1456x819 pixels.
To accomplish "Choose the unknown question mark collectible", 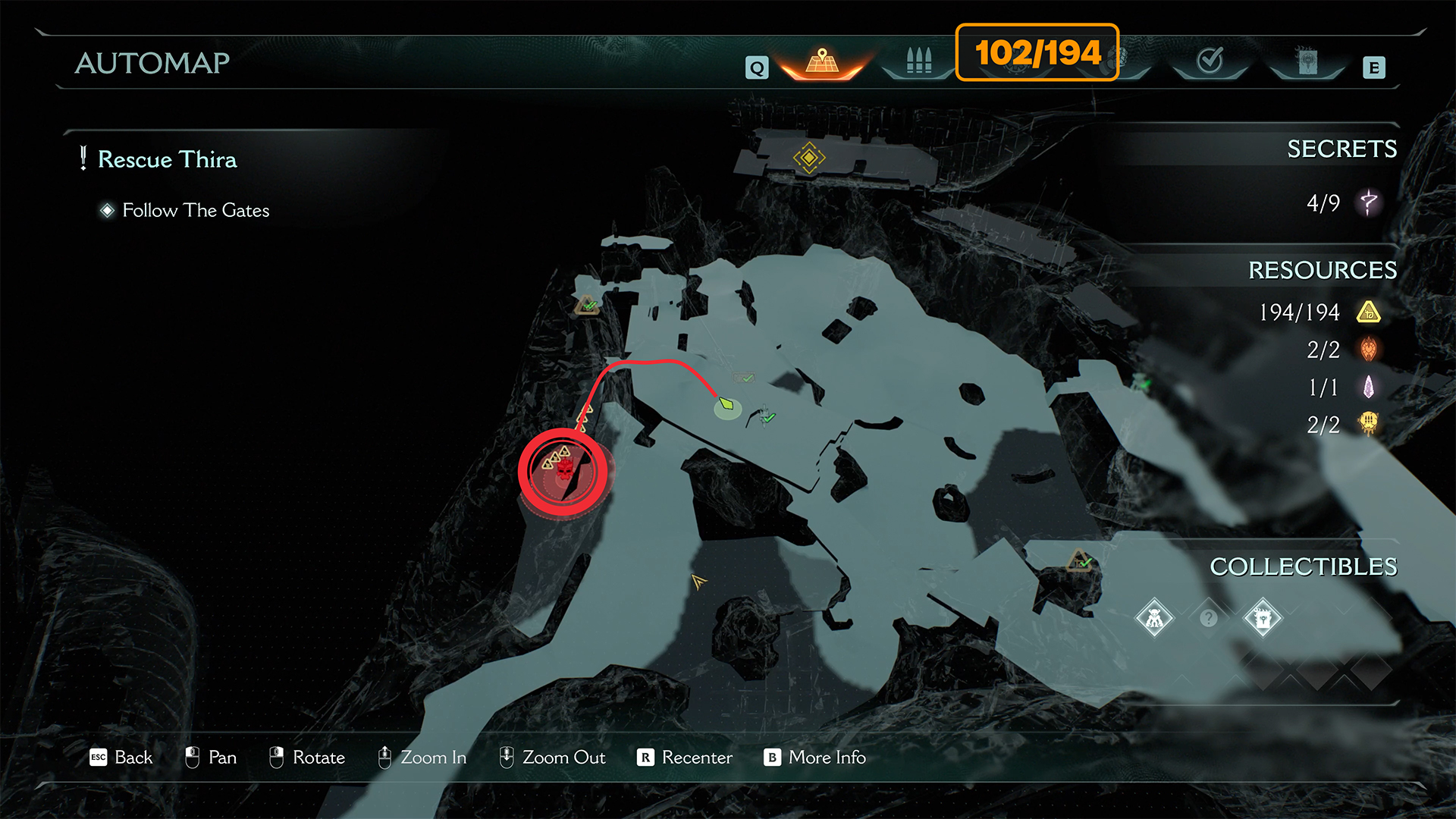I will click(x=1209, y=618).
